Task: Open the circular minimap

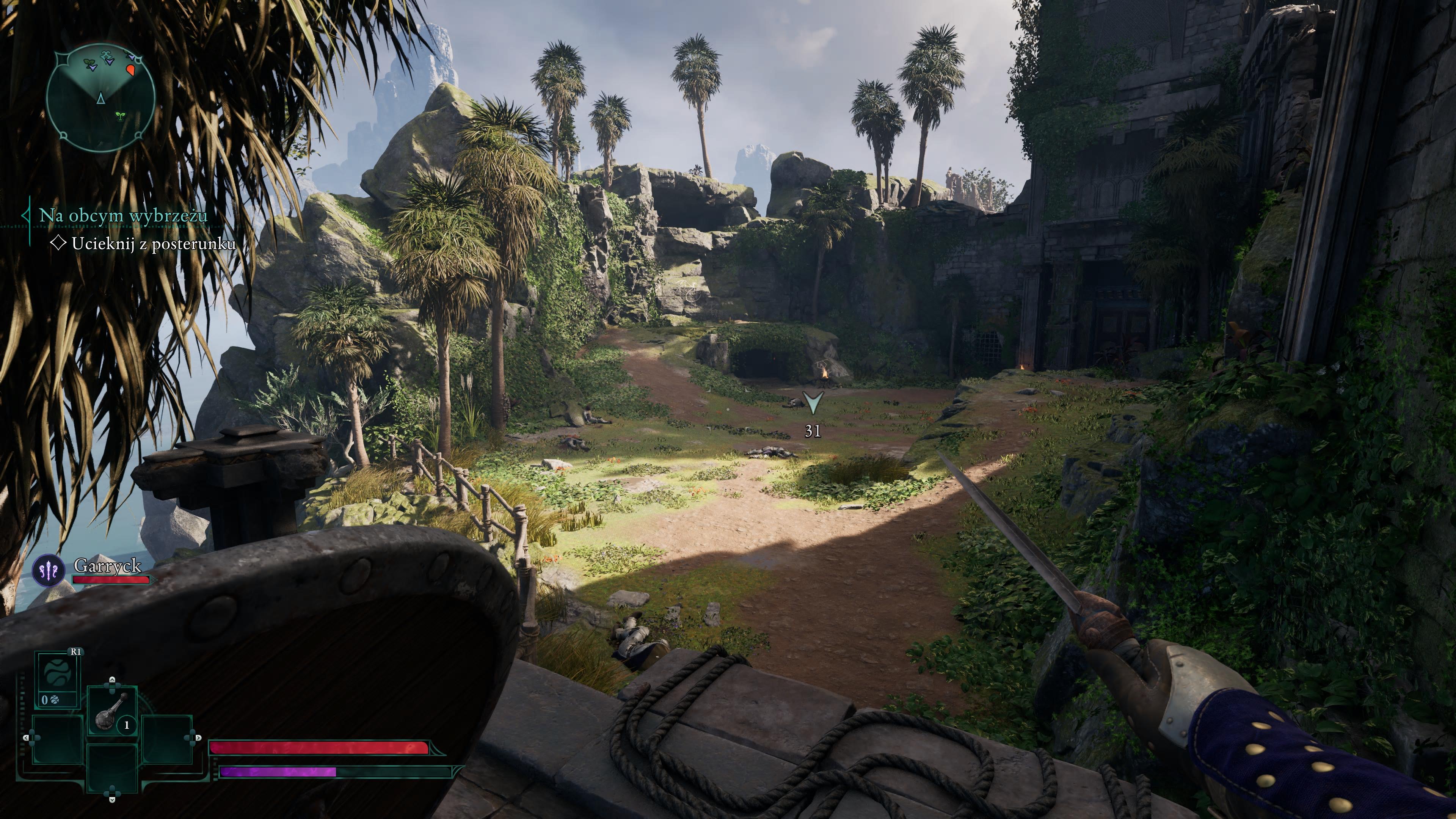Action: point(100,99)
